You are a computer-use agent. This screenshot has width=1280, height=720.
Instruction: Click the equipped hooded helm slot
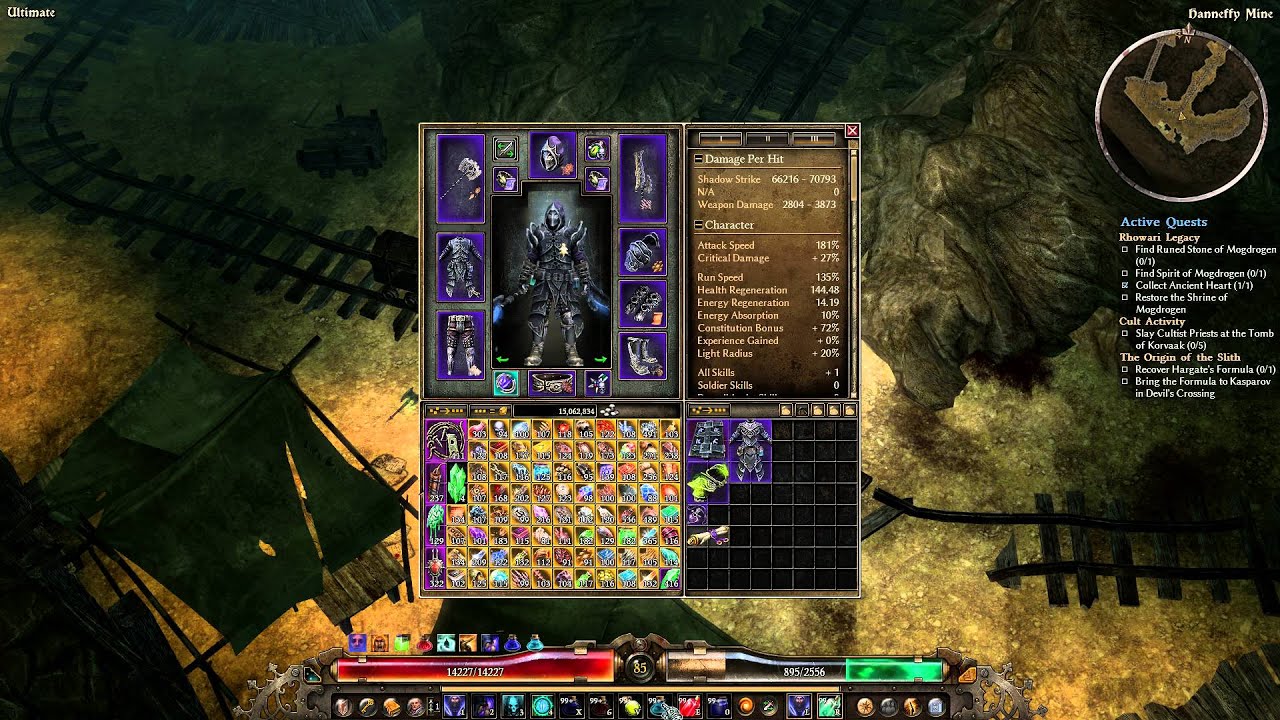click(x=553, y=155)
